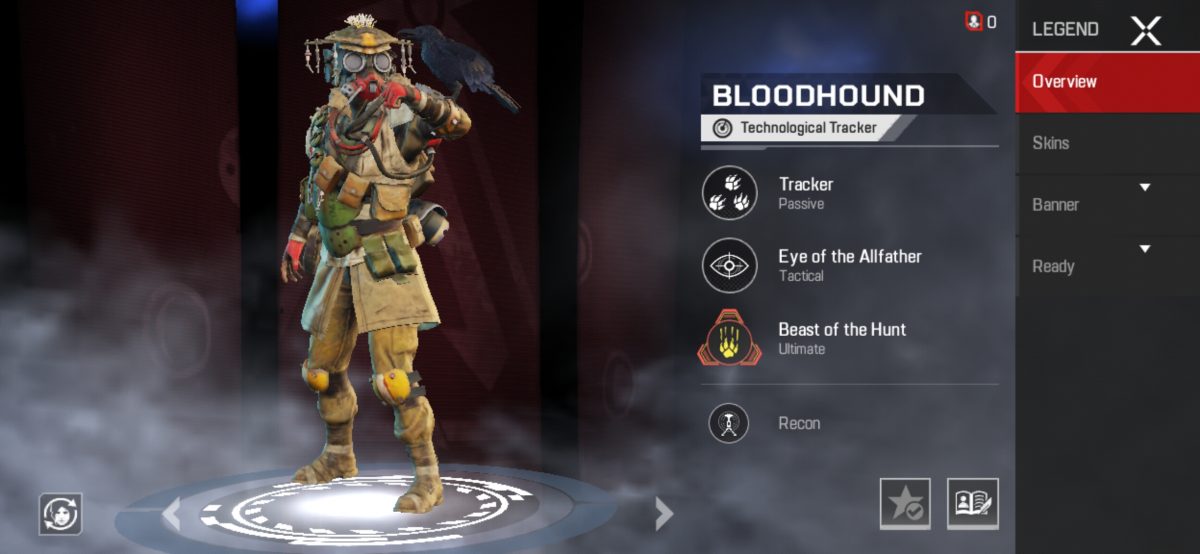Click the star checkmark favorite button
The width and height of the screenshot is (1200, 554).
click(905, 504)
